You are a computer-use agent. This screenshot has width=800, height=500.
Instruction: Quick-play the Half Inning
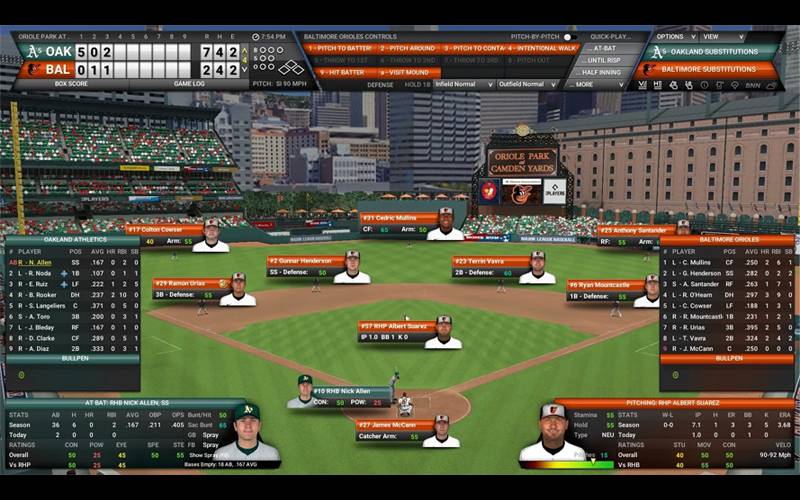tap(604, 72)
